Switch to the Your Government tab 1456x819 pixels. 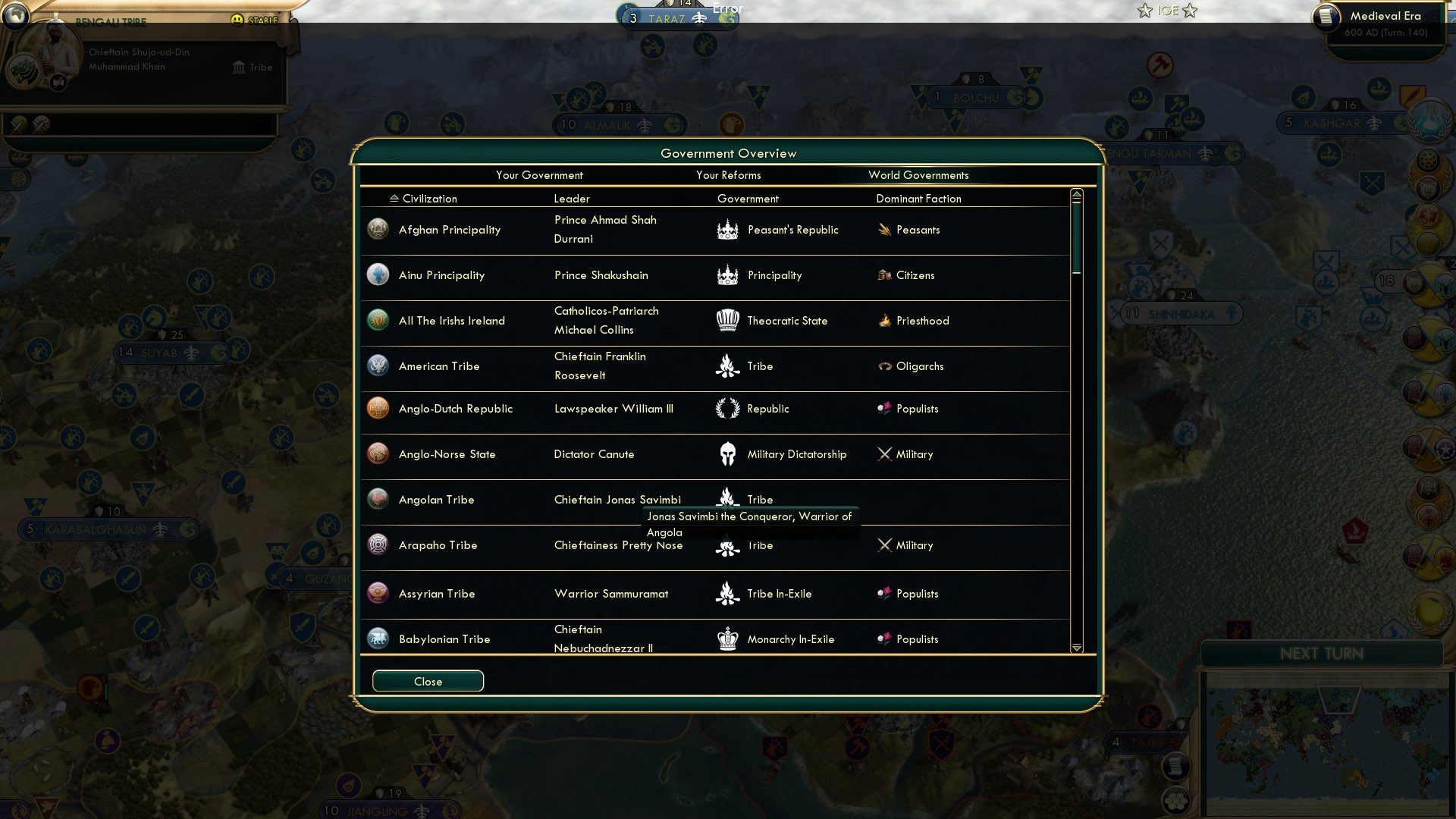tap(539, 175)
